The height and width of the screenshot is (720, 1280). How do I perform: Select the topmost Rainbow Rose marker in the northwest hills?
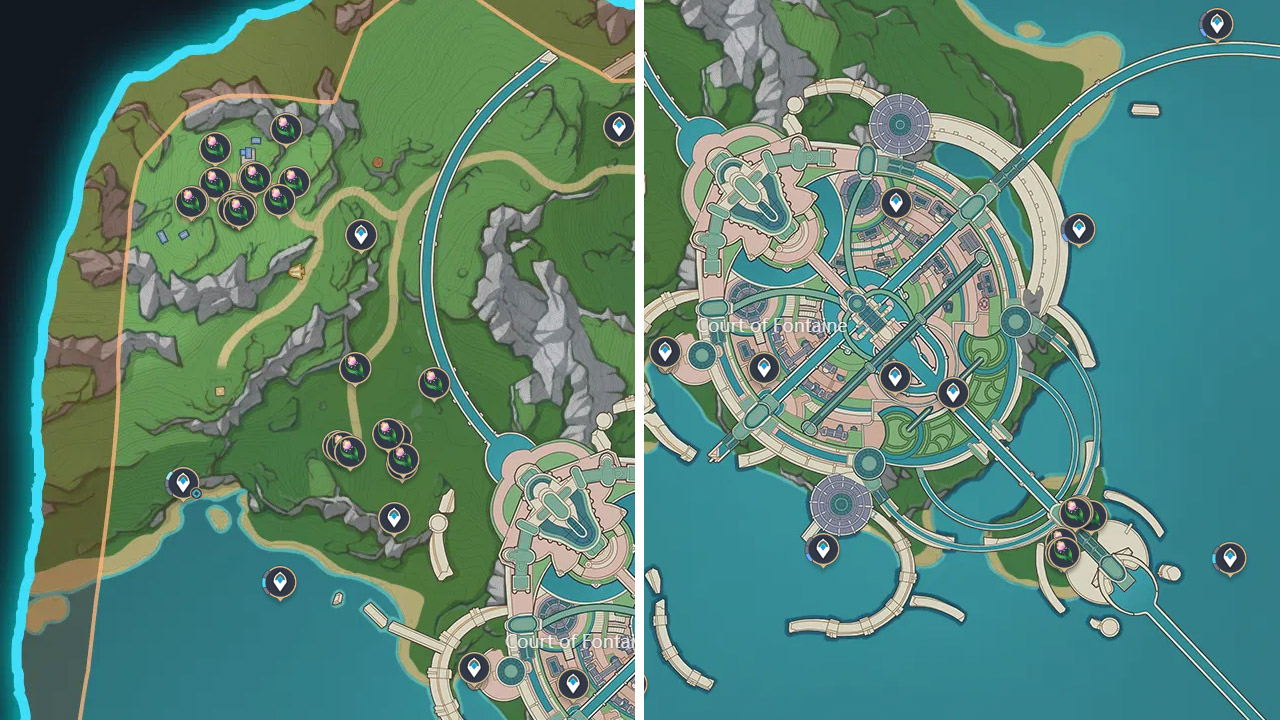point(284,130)
